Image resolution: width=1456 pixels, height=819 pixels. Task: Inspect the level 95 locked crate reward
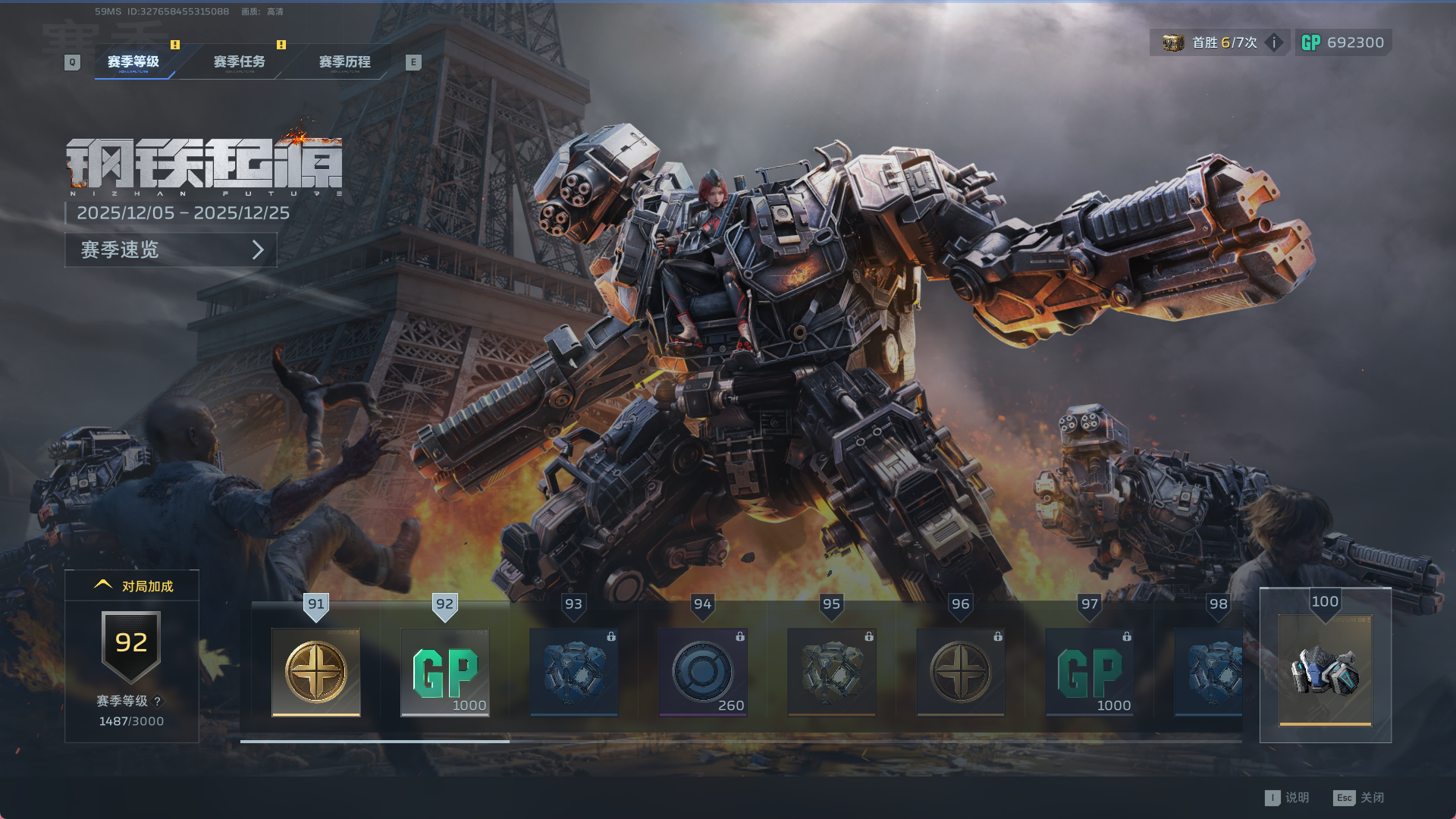[832, 672]
